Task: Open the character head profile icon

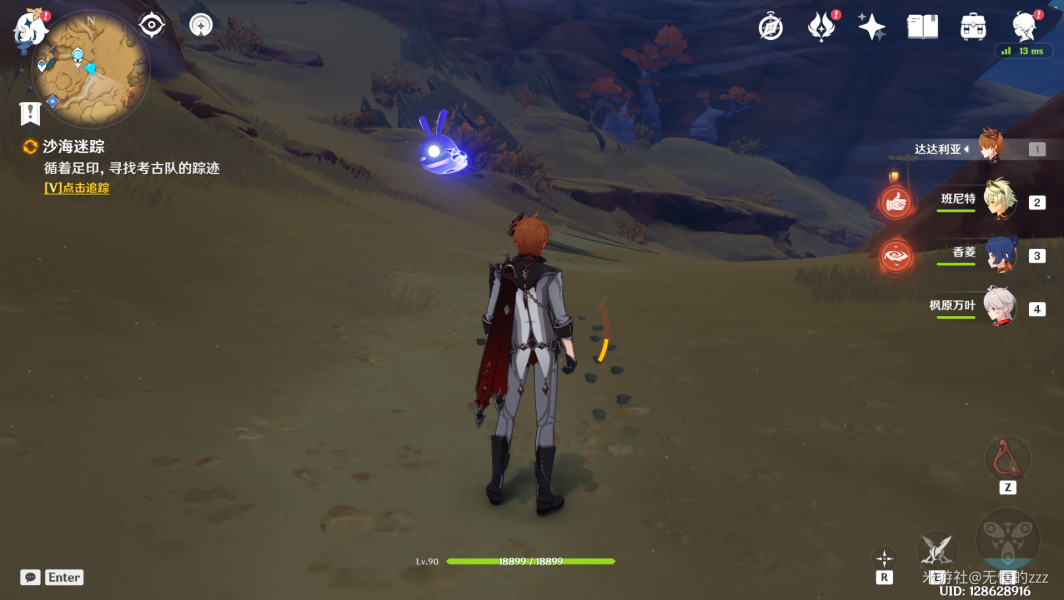Action: pyautogui.click(x=1023, y=27)
